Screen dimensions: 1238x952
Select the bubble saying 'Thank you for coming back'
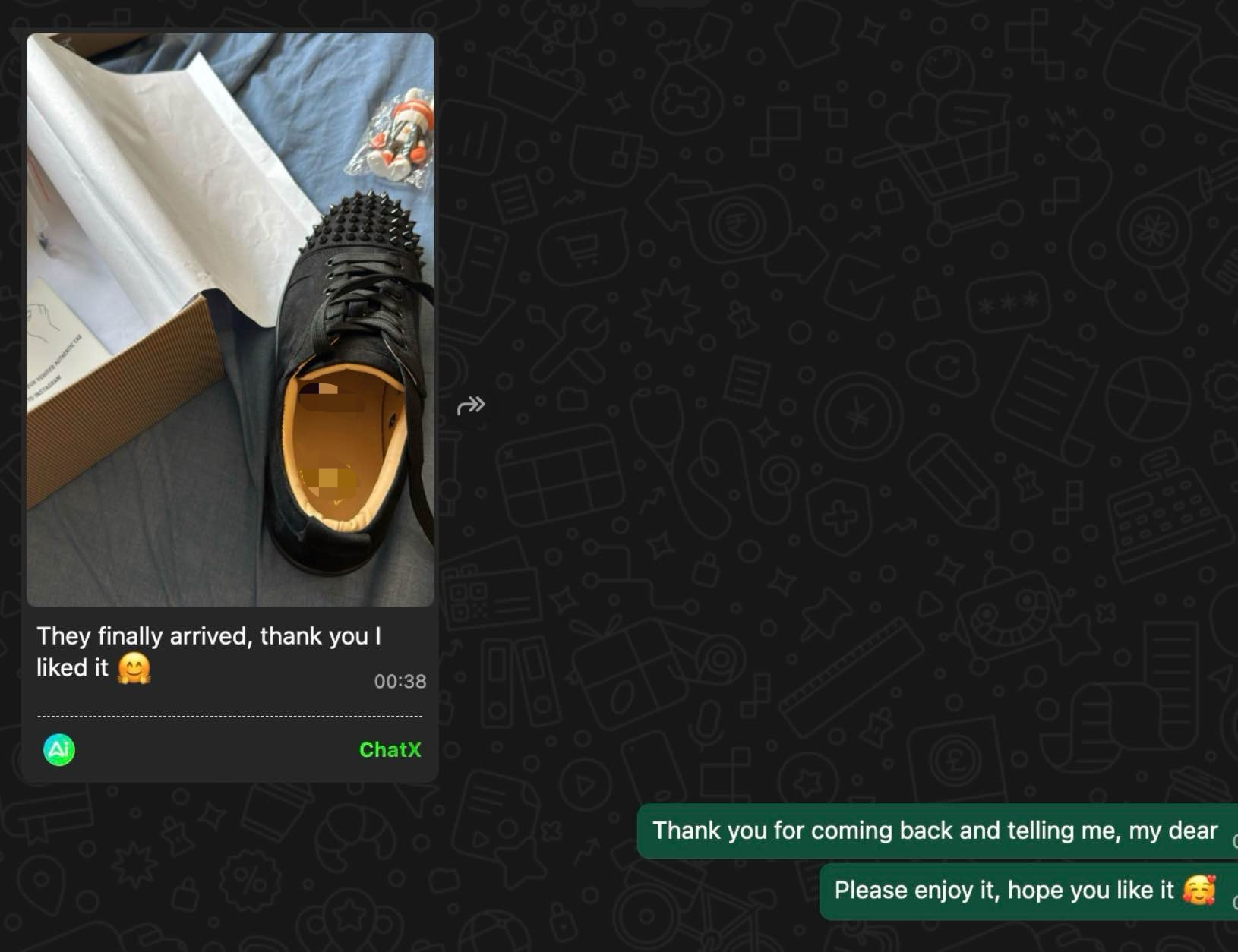point(934,831)
